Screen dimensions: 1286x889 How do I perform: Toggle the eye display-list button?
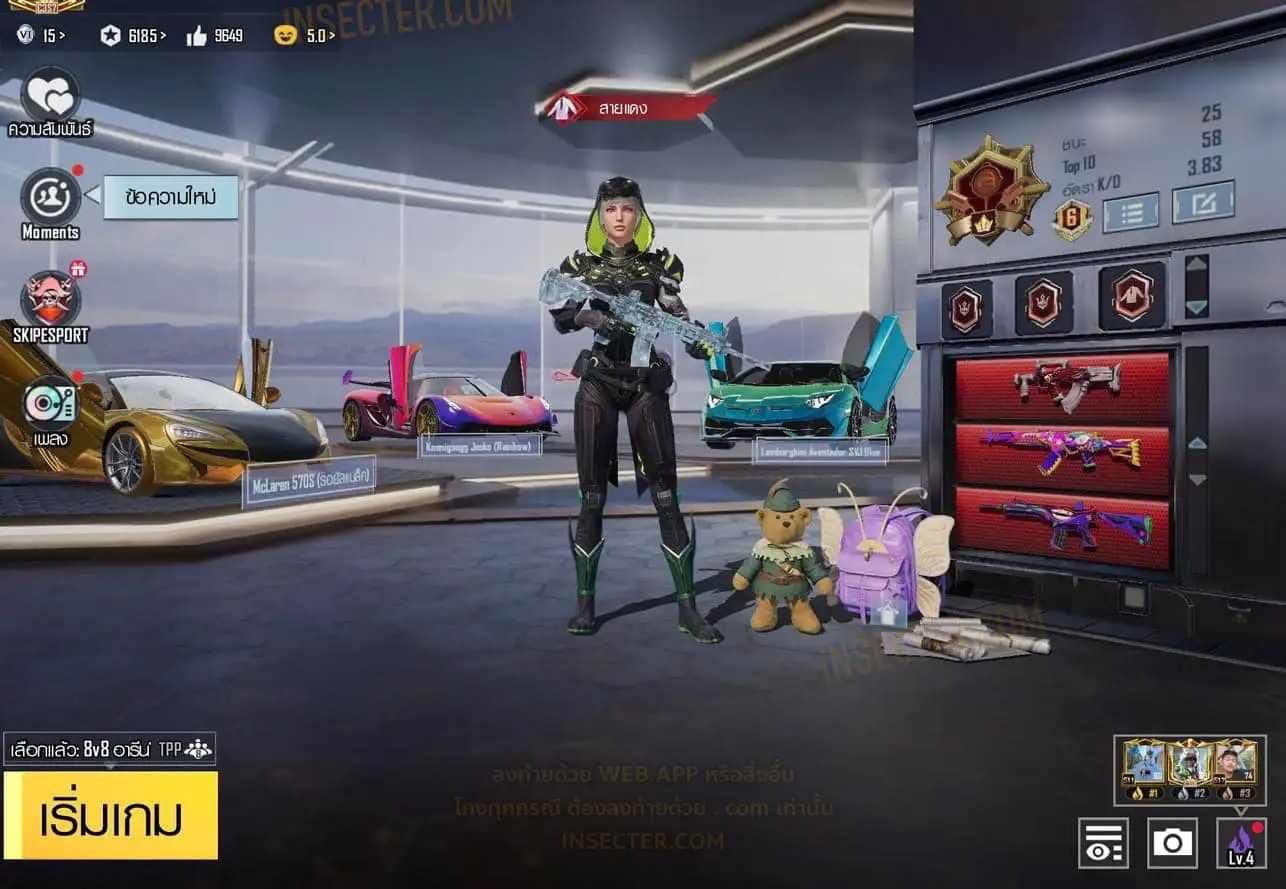pyautogui.click(x=1103, y=842)
